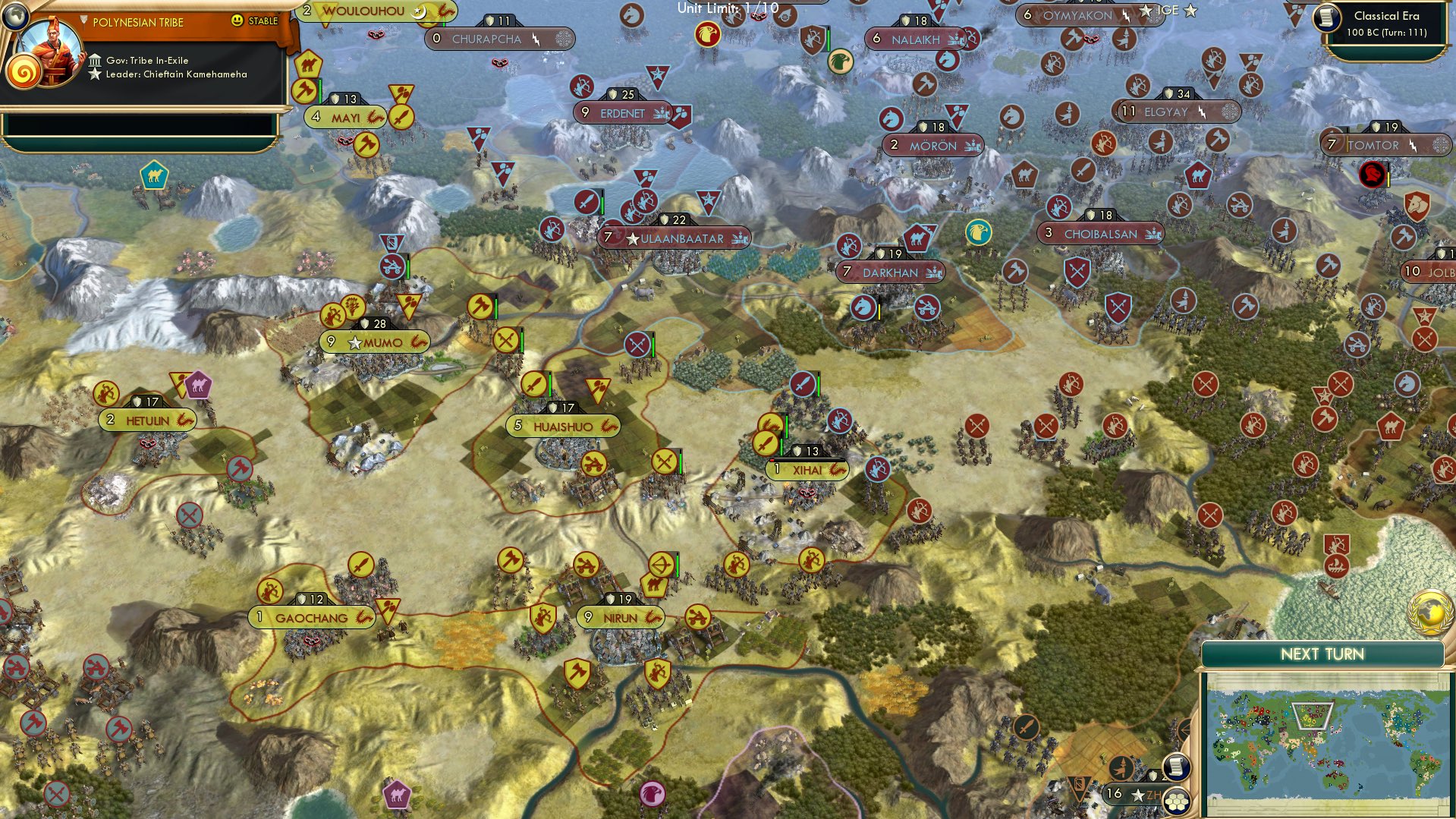Click the Ulaanbaatar city name bar
The image size is (1456, 819).
681,237
